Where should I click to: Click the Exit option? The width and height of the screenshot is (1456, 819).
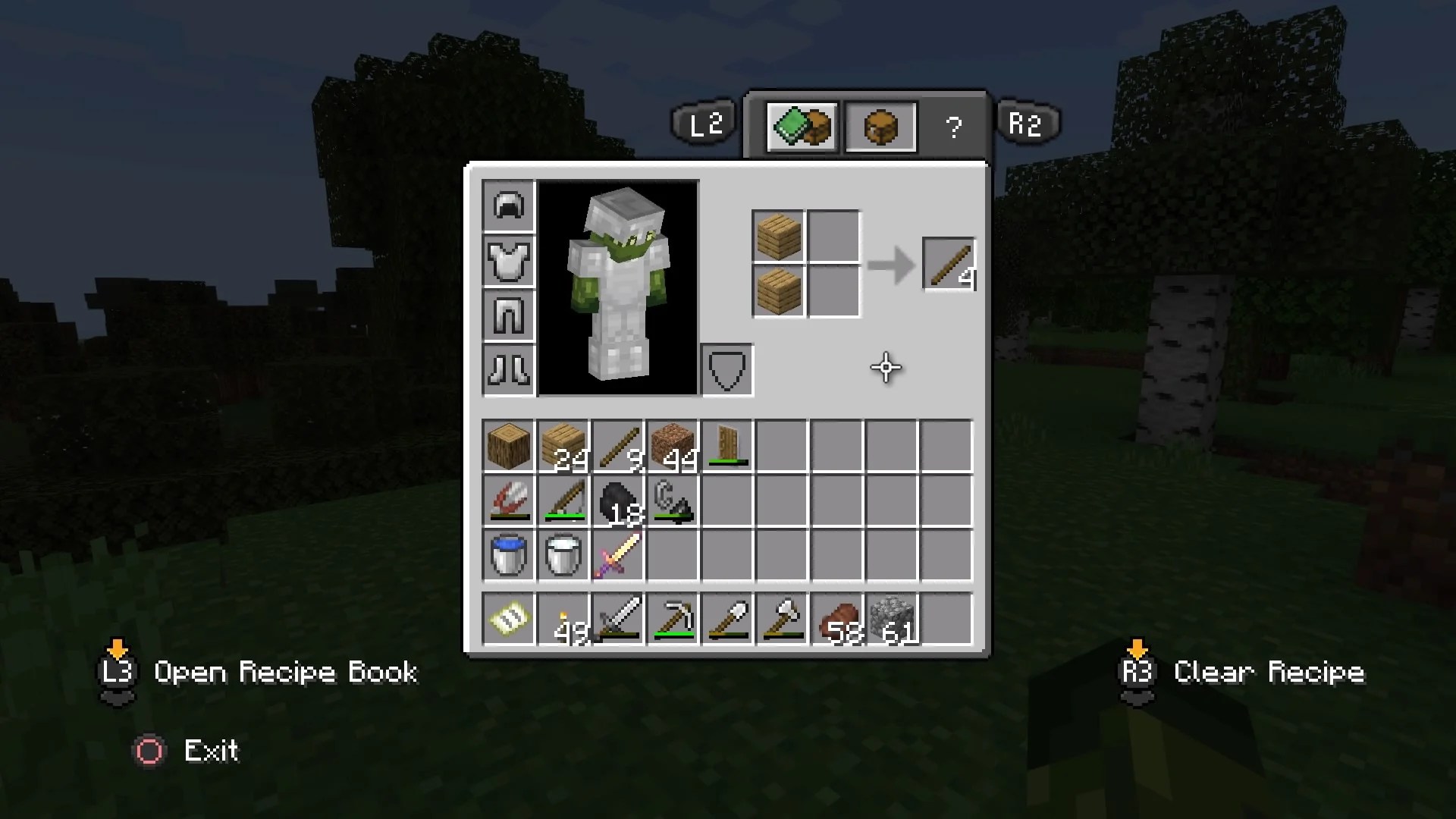pyautogui.click(x=211, y=751)
